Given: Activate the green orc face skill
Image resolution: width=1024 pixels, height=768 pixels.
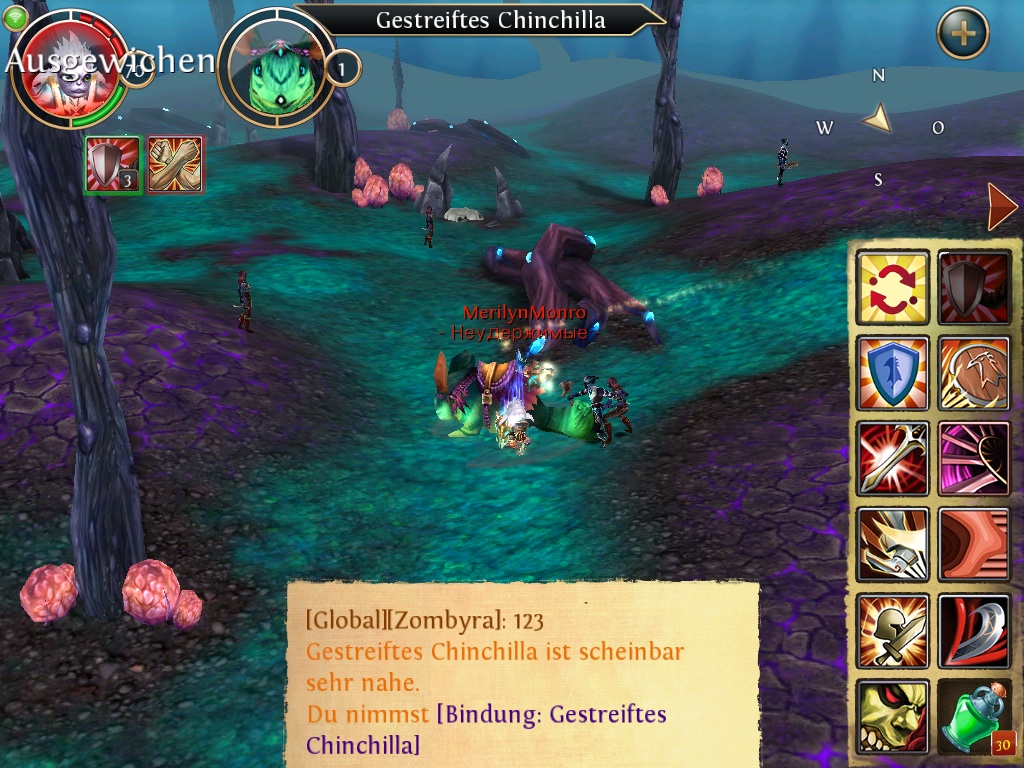Looking at the screenshot, I should coord(893,717).
